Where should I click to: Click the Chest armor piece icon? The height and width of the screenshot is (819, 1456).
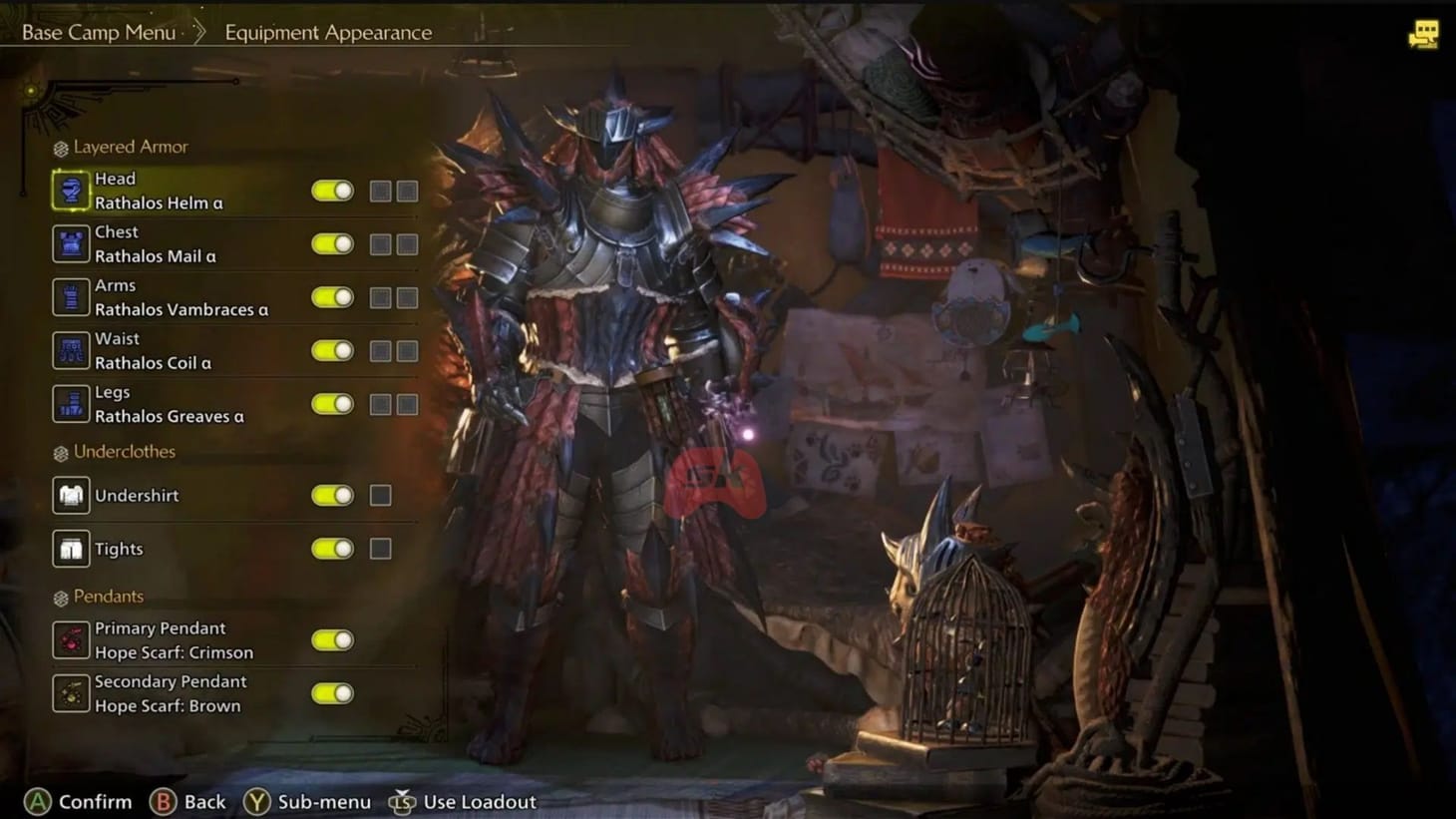(70, 243)
